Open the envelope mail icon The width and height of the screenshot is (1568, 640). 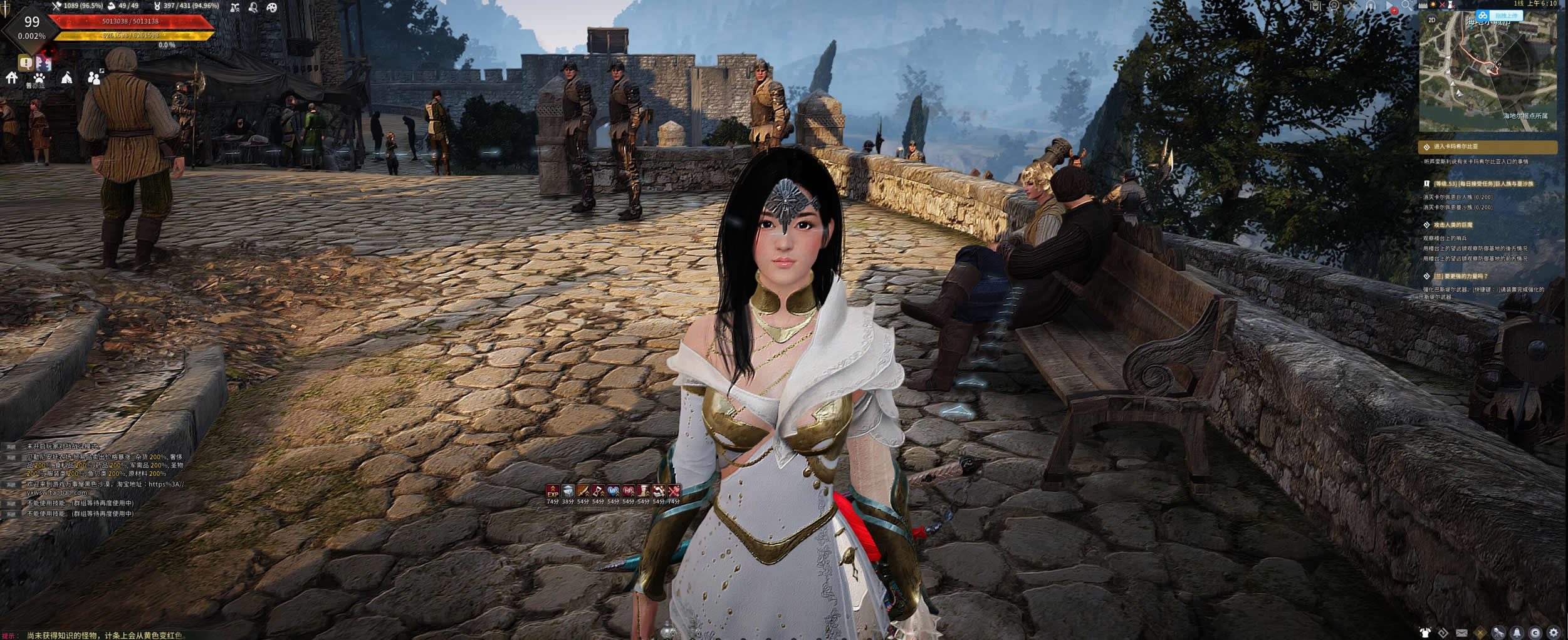tap(1461, 632)
